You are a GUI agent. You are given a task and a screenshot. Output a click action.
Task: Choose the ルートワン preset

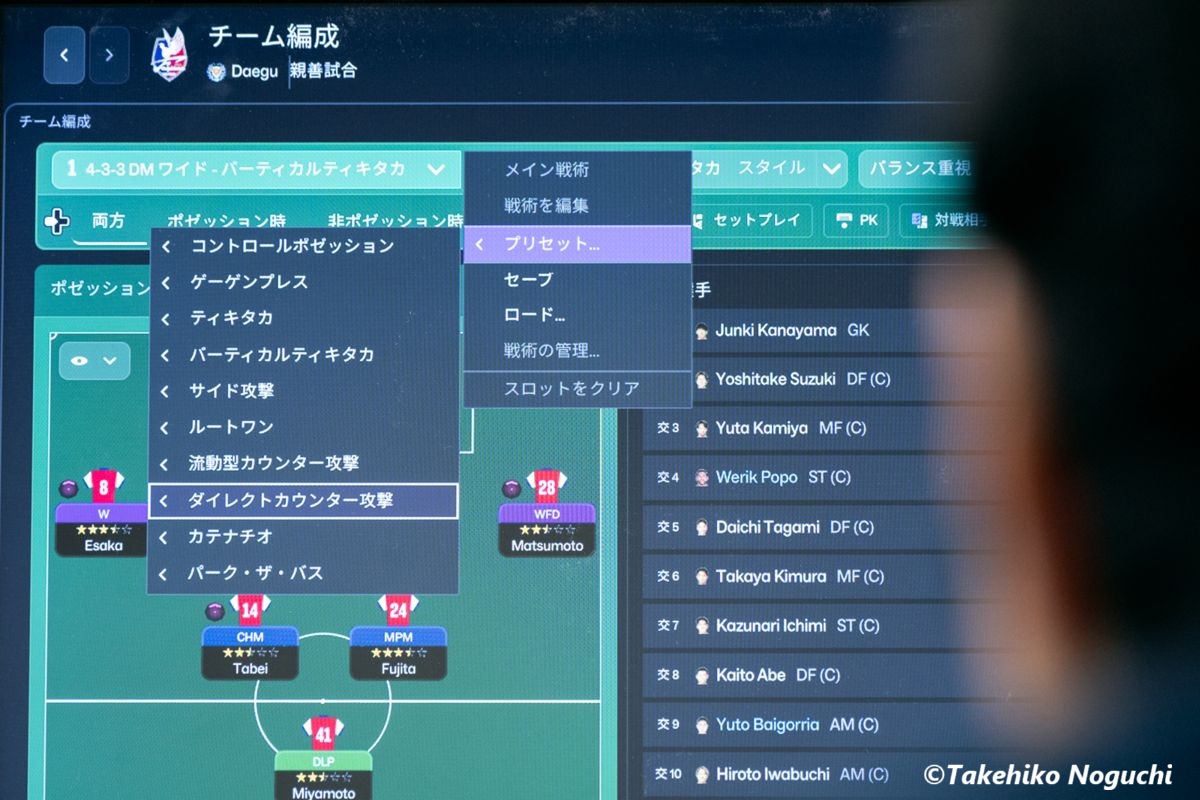231,427
